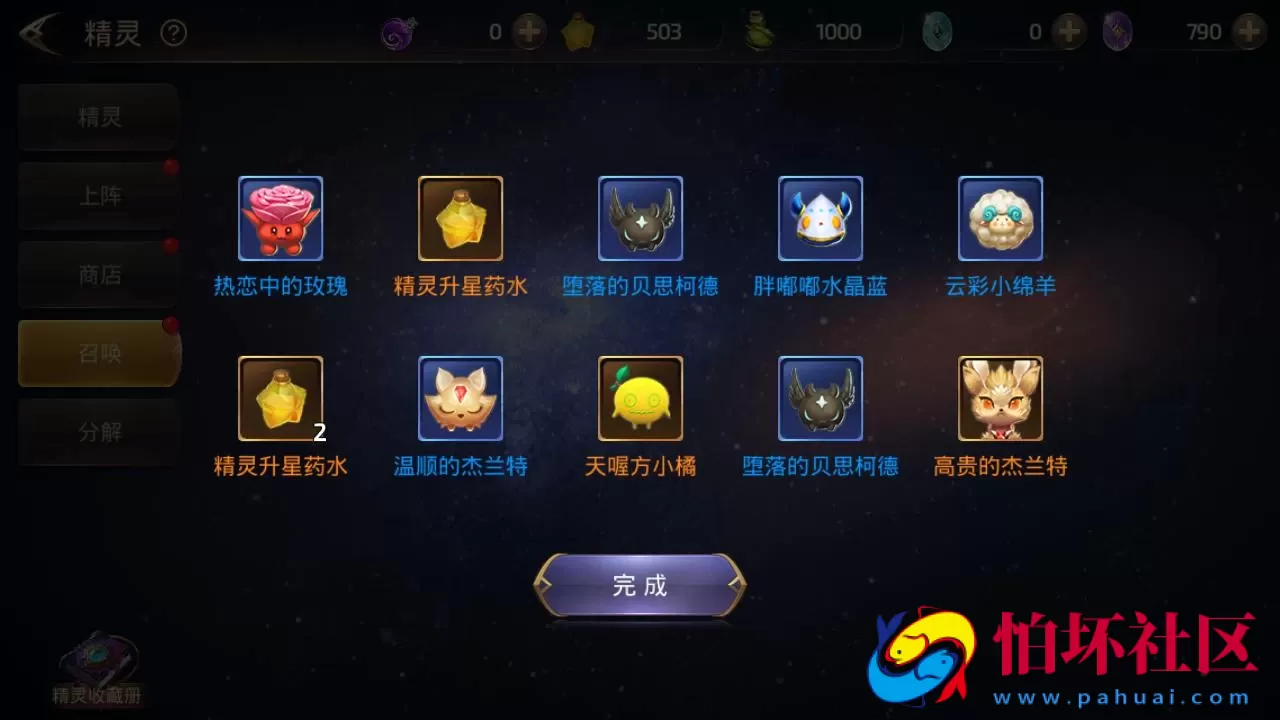The image size is (1280, 720).
Task: Click the purple currency icon in top bar
Action: tap(399, 31)
